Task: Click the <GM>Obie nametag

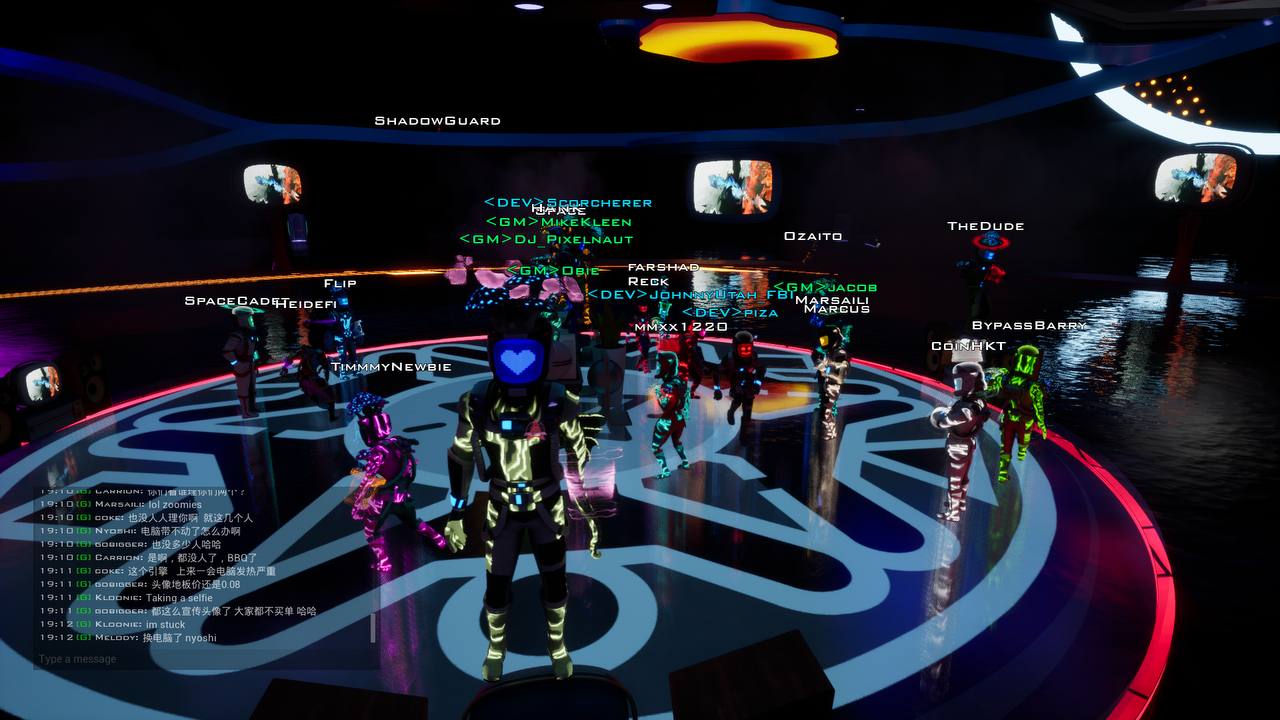Action: 553,268
